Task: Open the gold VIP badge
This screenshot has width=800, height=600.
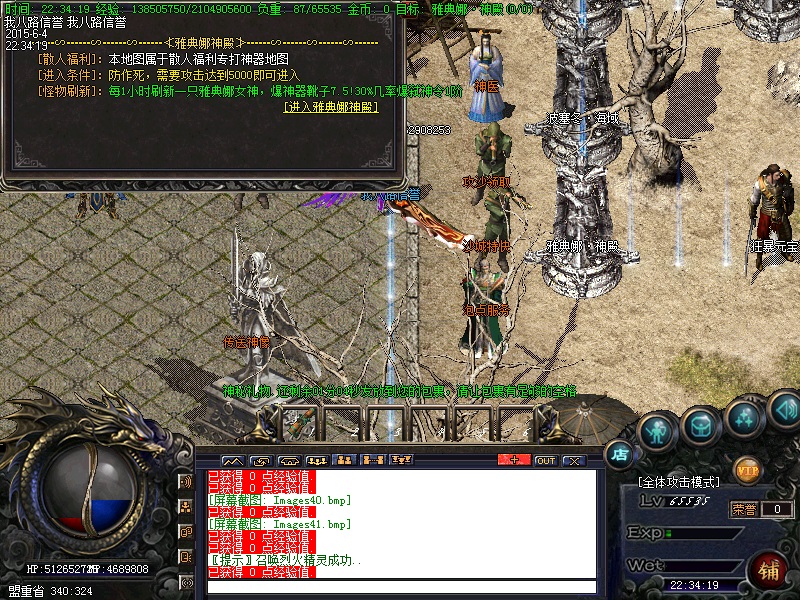Action: coord(747,468)
